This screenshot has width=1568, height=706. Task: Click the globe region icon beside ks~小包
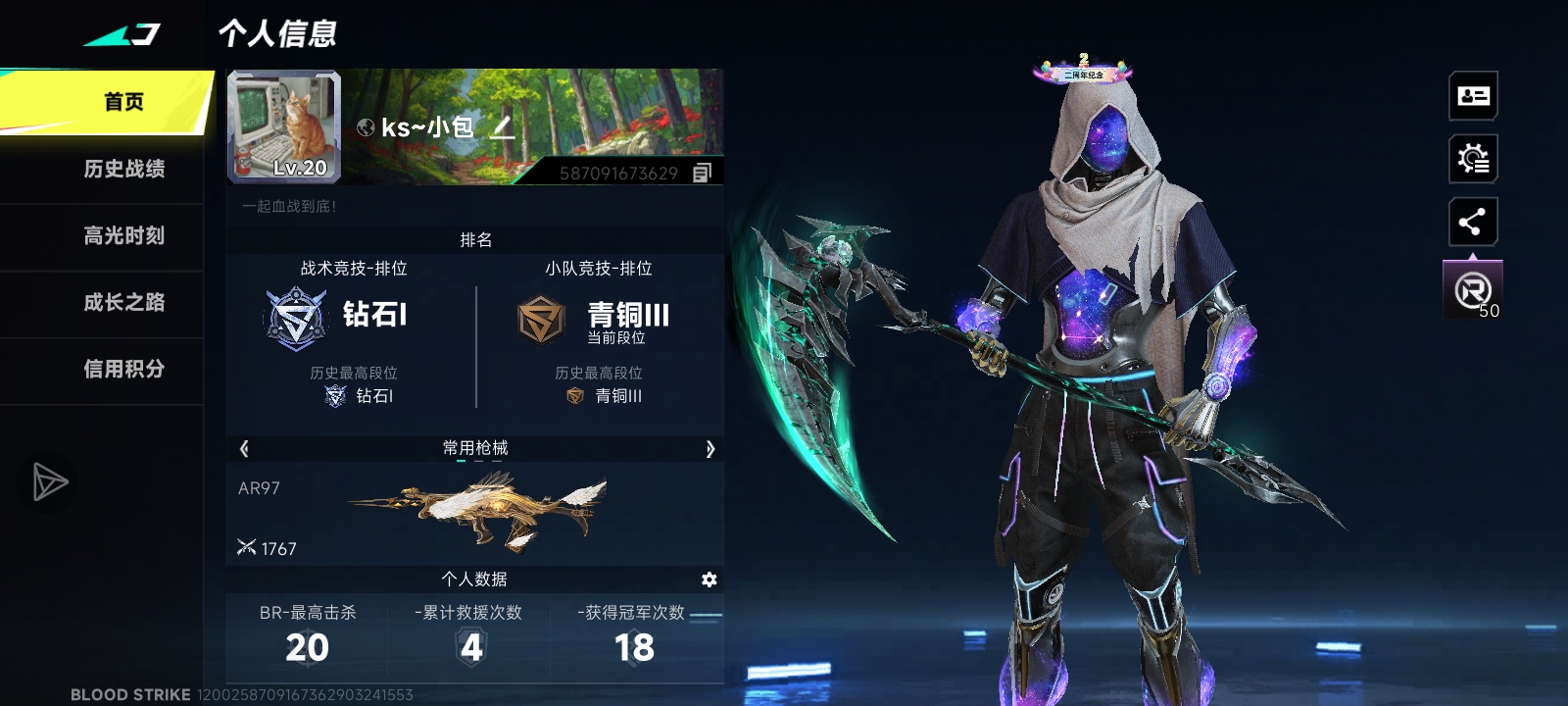click(x=367, y=126)
